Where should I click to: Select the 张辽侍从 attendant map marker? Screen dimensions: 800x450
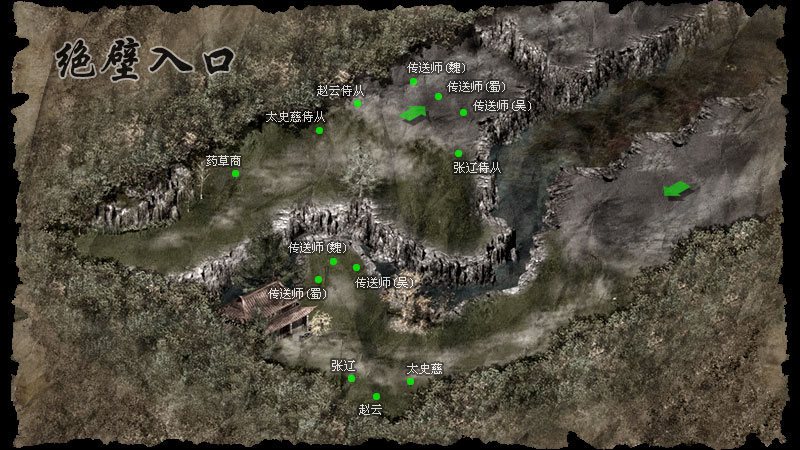[x=459, y=154]
